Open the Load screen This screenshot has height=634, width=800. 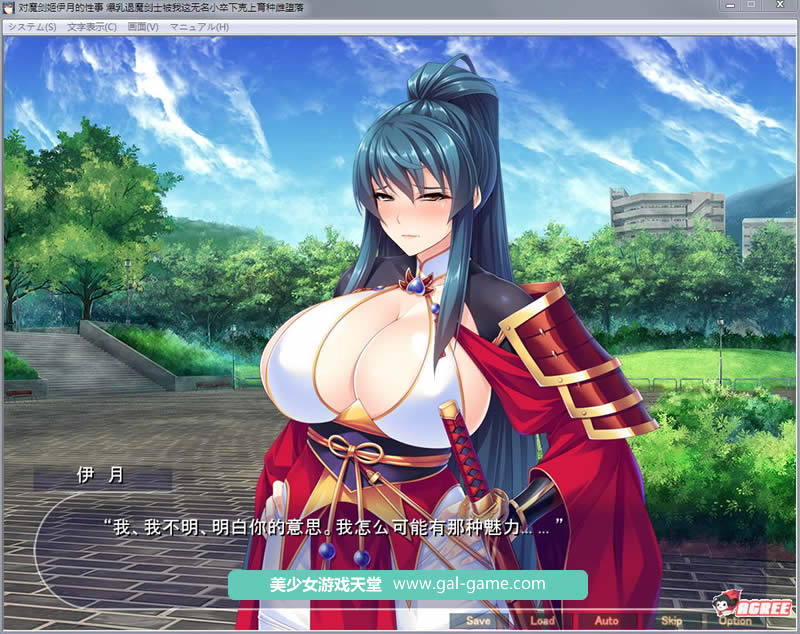542,621
